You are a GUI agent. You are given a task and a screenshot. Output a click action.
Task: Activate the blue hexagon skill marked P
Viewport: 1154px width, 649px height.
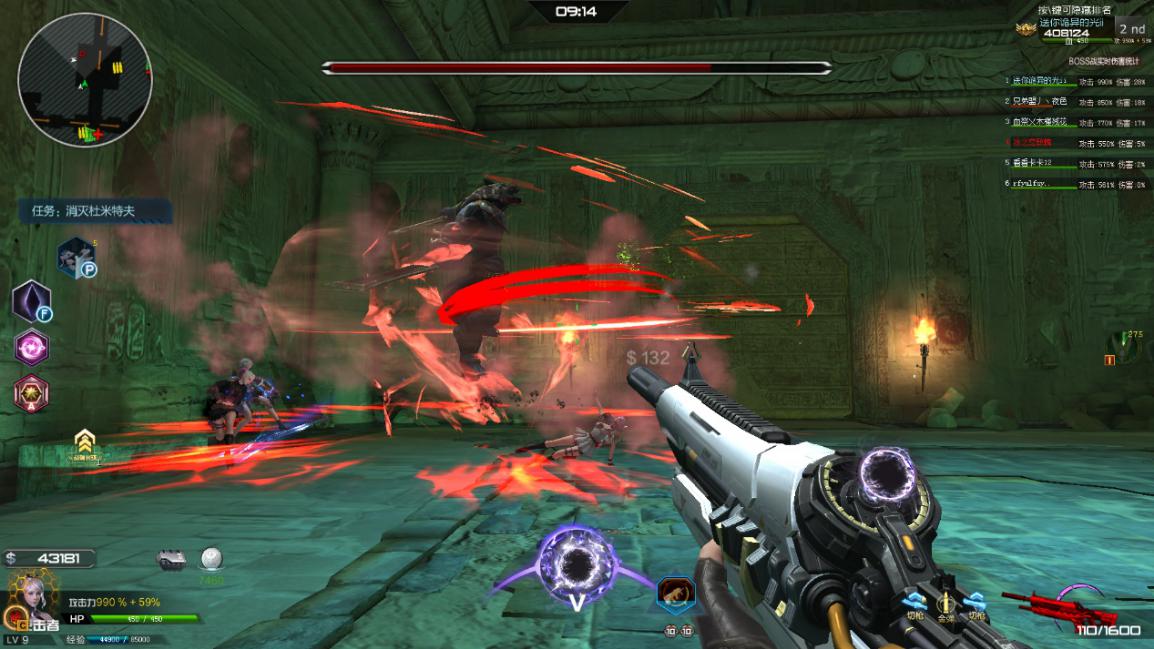click(75, 257)
